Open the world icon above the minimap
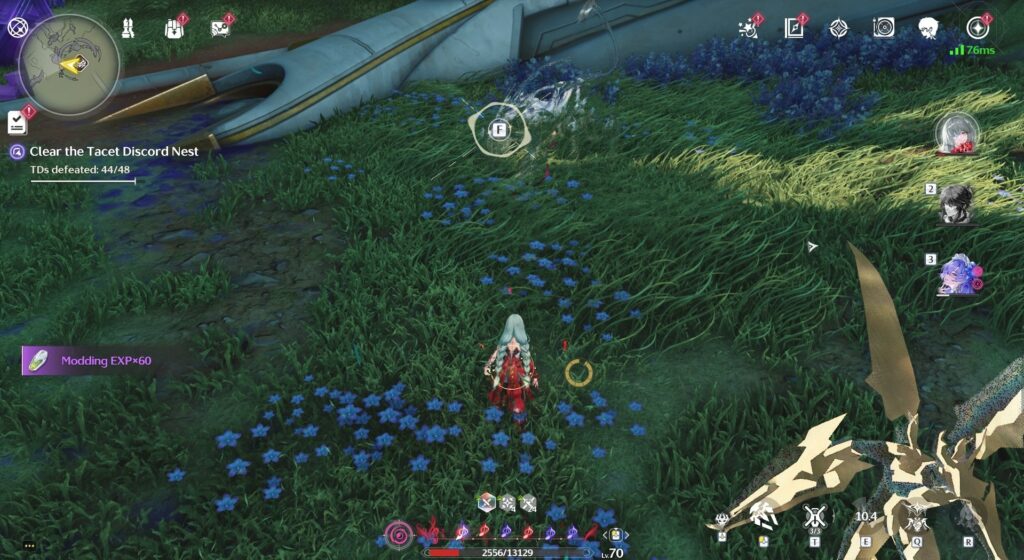The height and width of the screenshot is (560, 1024). (17, 27)
